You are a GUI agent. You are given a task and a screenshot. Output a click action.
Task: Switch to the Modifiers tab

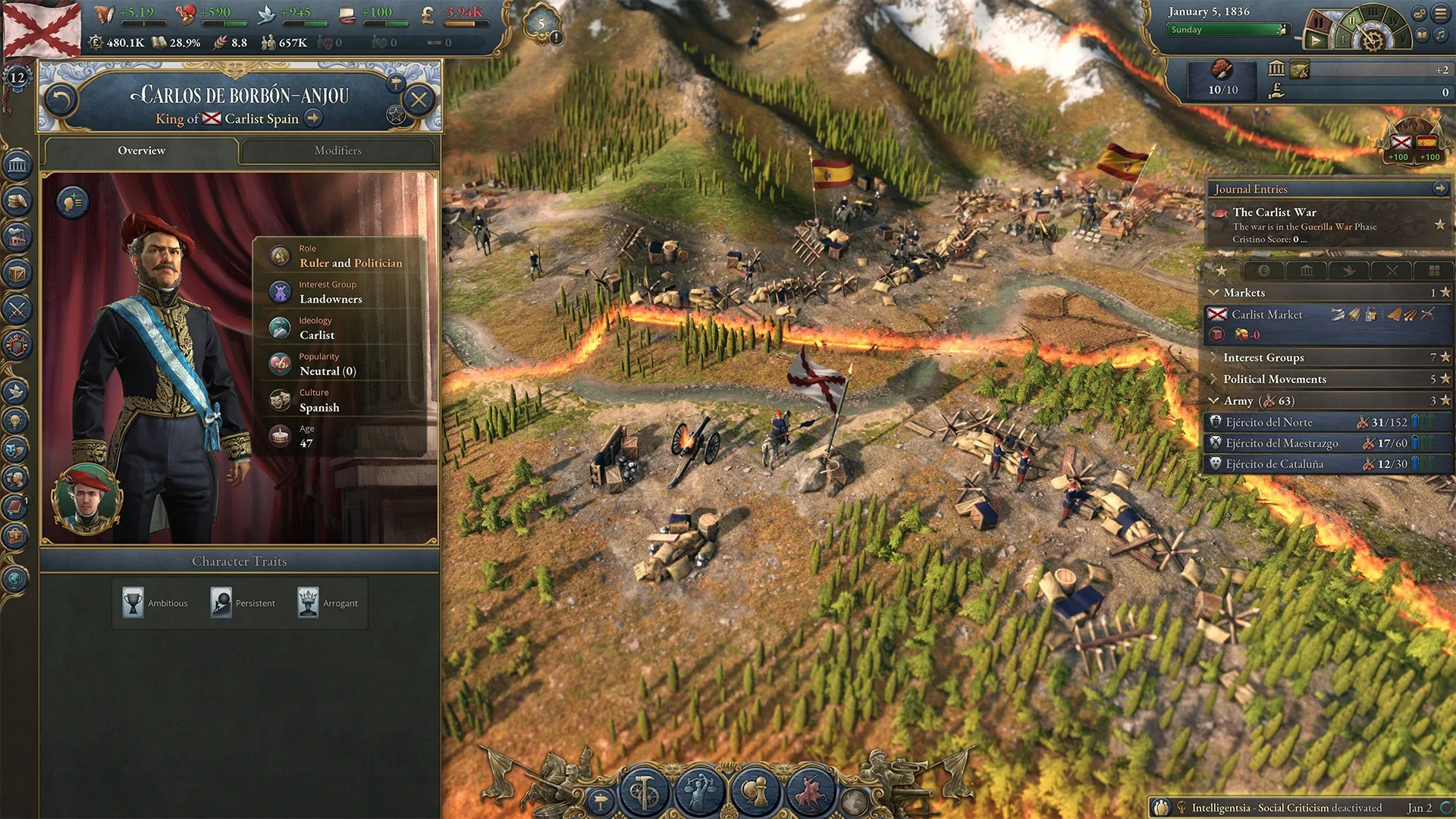pyautogui.click(x=337, y=150)
